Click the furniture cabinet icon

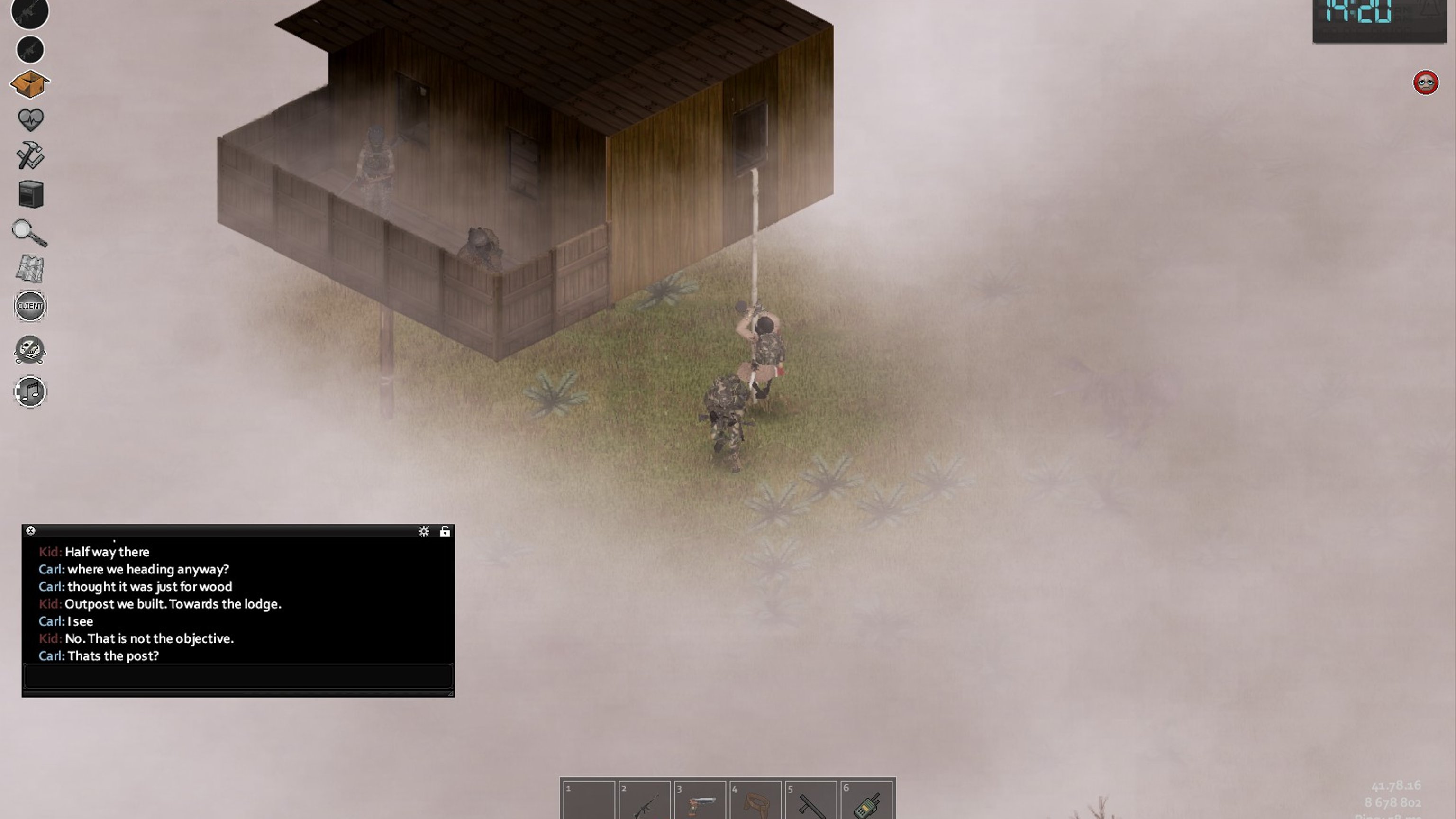(30, 194)
